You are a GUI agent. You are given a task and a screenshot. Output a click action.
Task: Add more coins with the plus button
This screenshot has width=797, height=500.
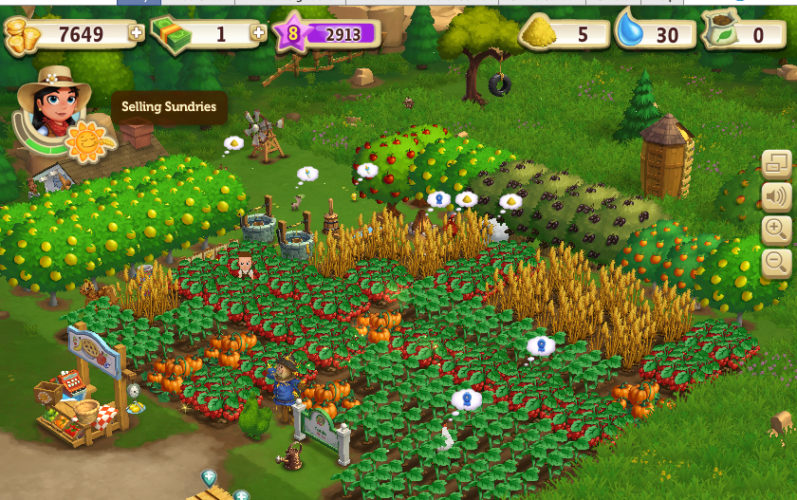136,33
